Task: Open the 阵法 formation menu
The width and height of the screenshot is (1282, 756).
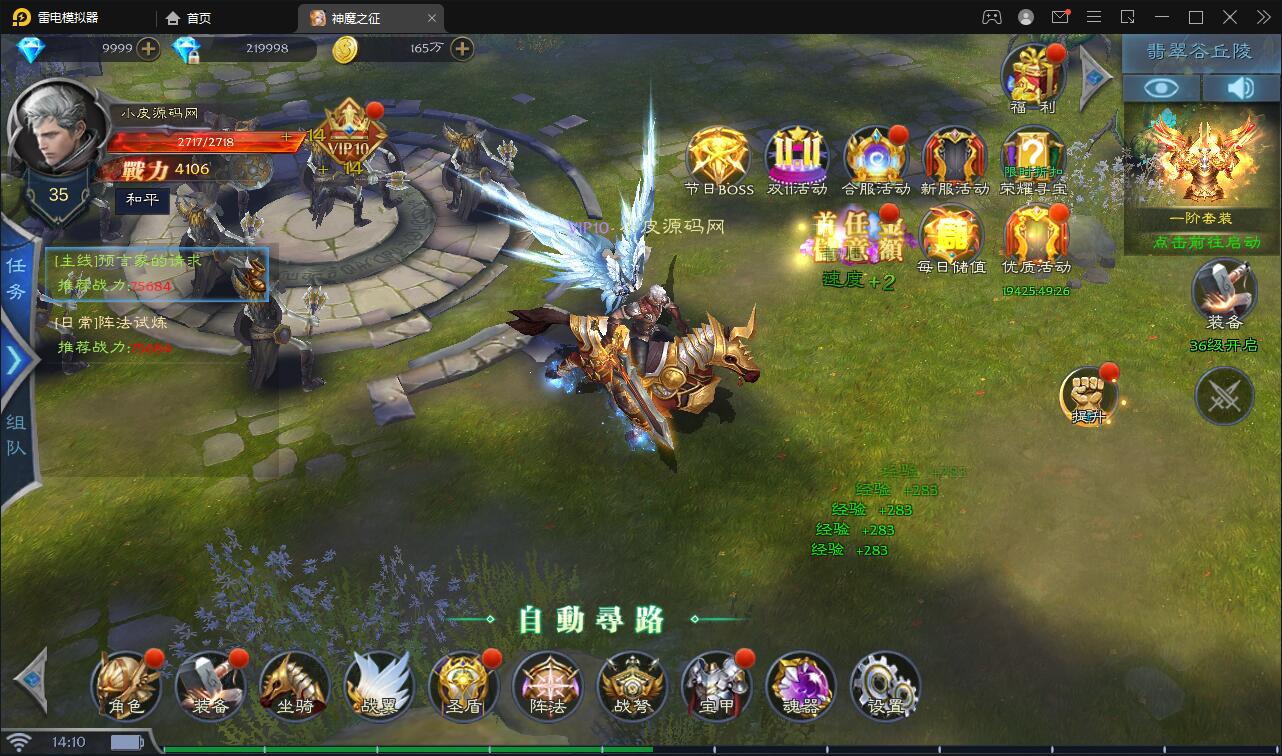Action: (547, 686)
